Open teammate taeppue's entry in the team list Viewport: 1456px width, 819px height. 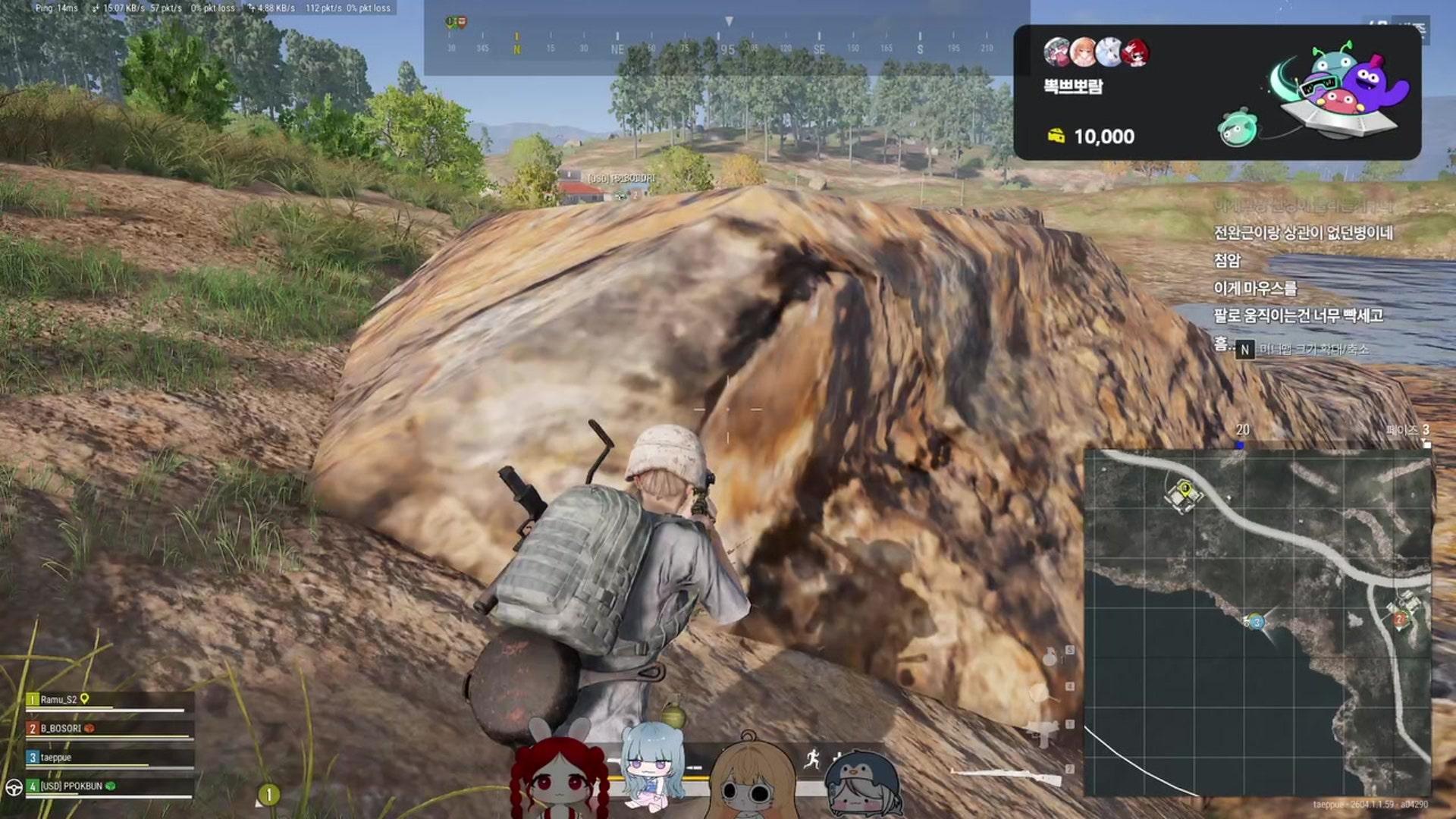coord(56,758)
